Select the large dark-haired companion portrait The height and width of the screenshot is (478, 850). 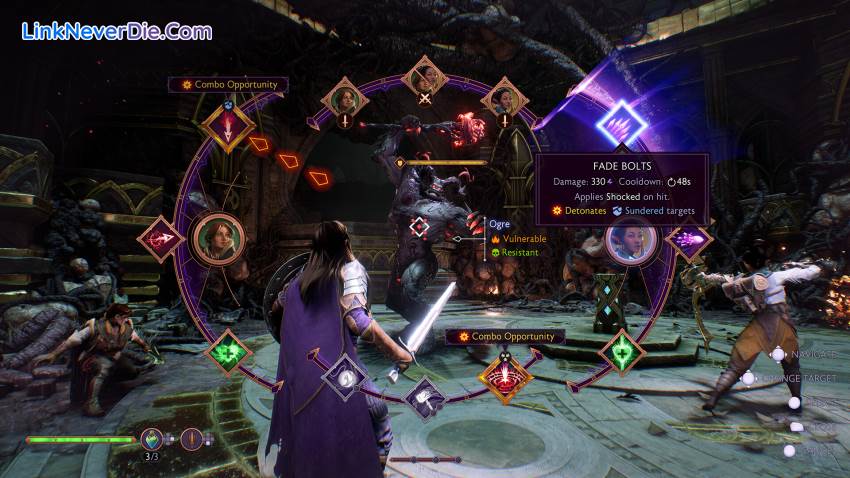[631, 240]
